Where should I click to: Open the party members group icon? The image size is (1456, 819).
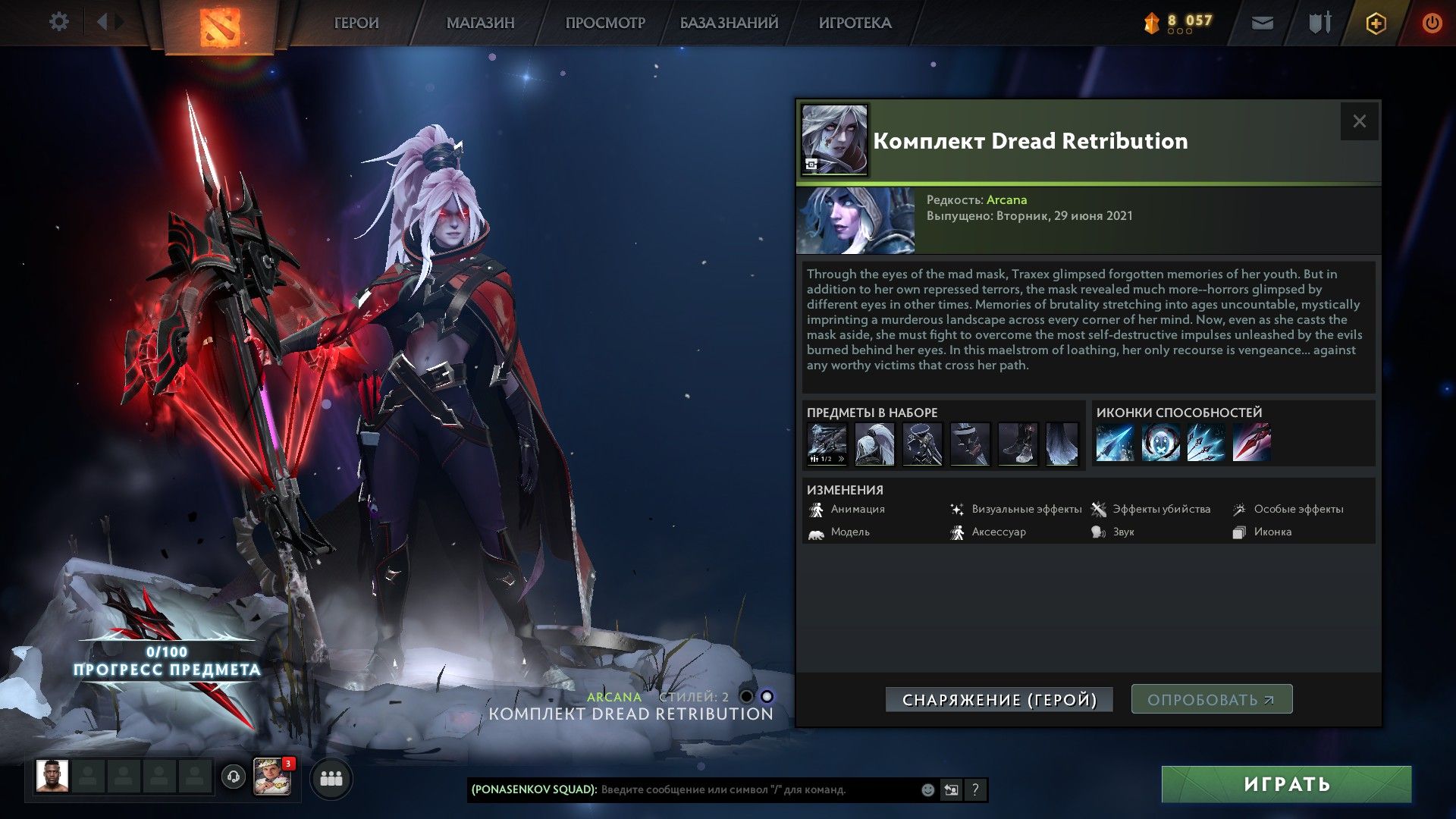pos(331,779)
